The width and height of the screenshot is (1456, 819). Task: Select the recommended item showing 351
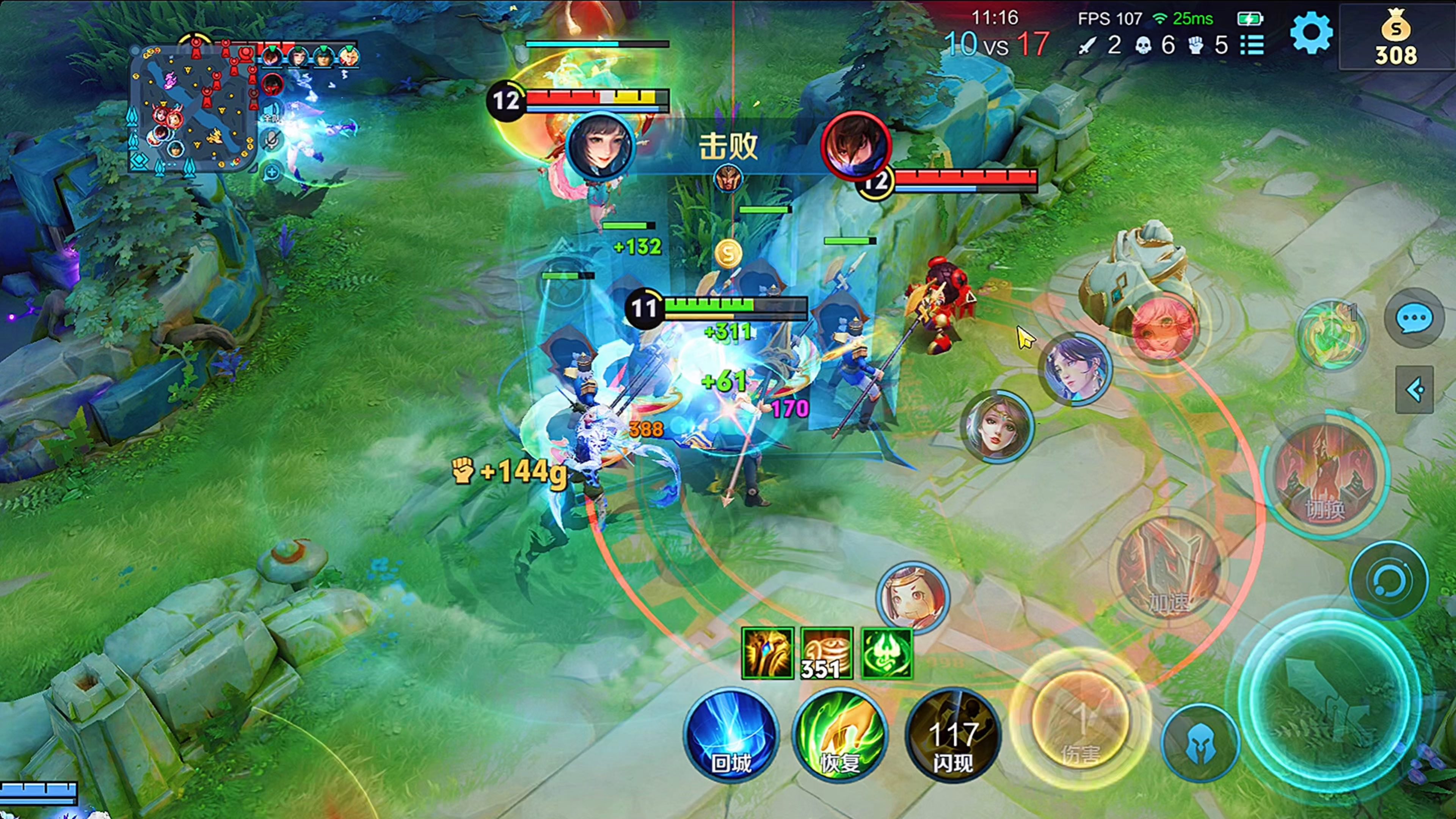tap(826, 653)
